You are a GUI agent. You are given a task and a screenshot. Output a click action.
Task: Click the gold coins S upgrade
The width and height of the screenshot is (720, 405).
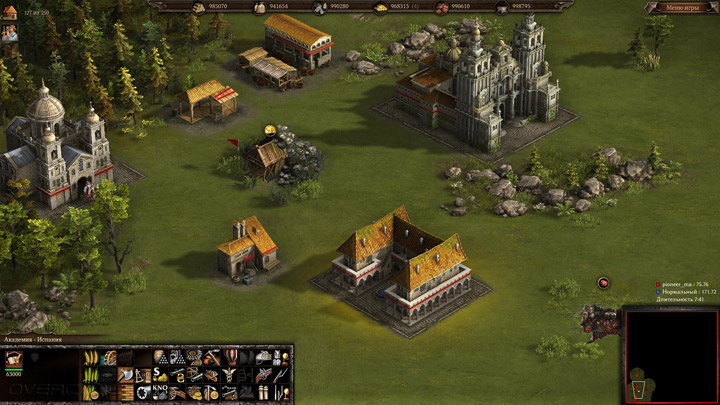point(159,374)
